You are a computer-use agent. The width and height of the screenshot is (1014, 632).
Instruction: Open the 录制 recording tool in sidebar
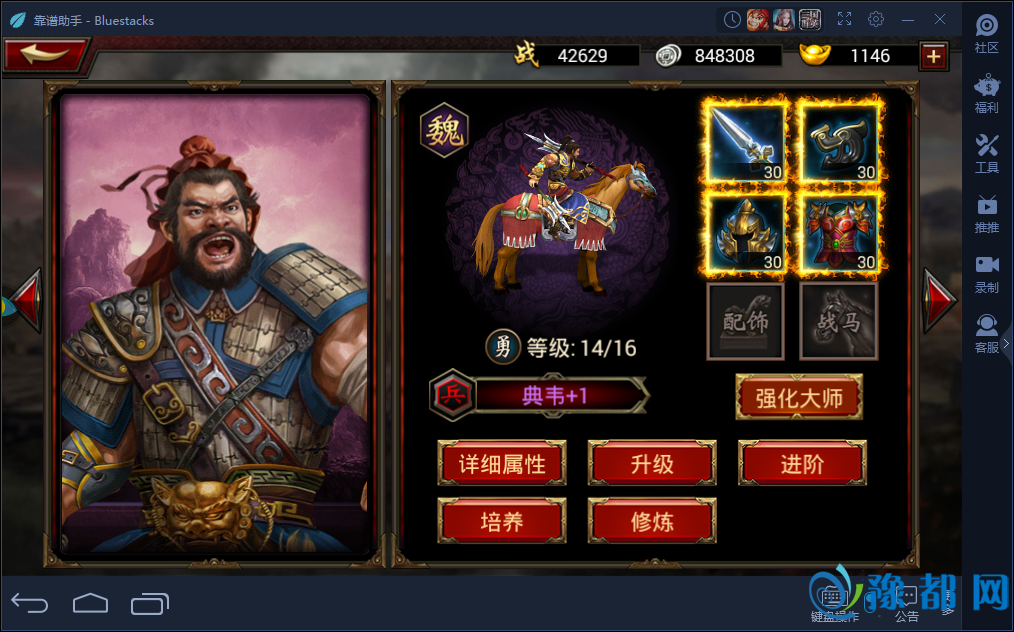click(987, 273)
